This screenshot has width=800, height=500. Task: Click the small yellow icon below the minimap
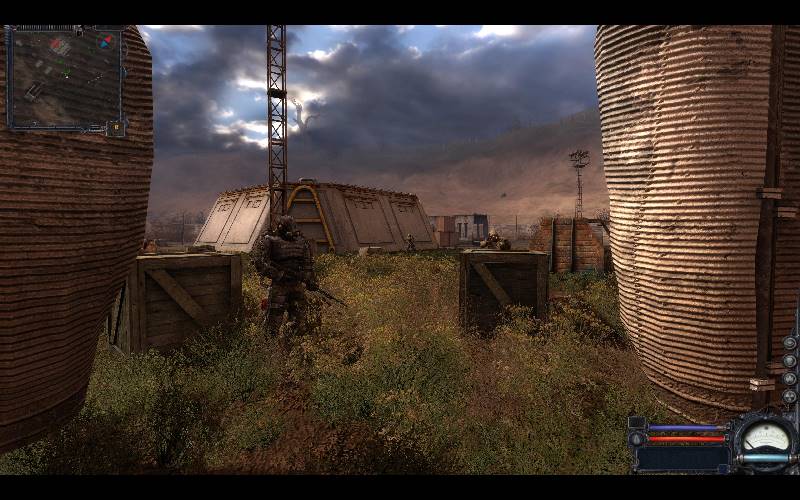coord(116,128)
